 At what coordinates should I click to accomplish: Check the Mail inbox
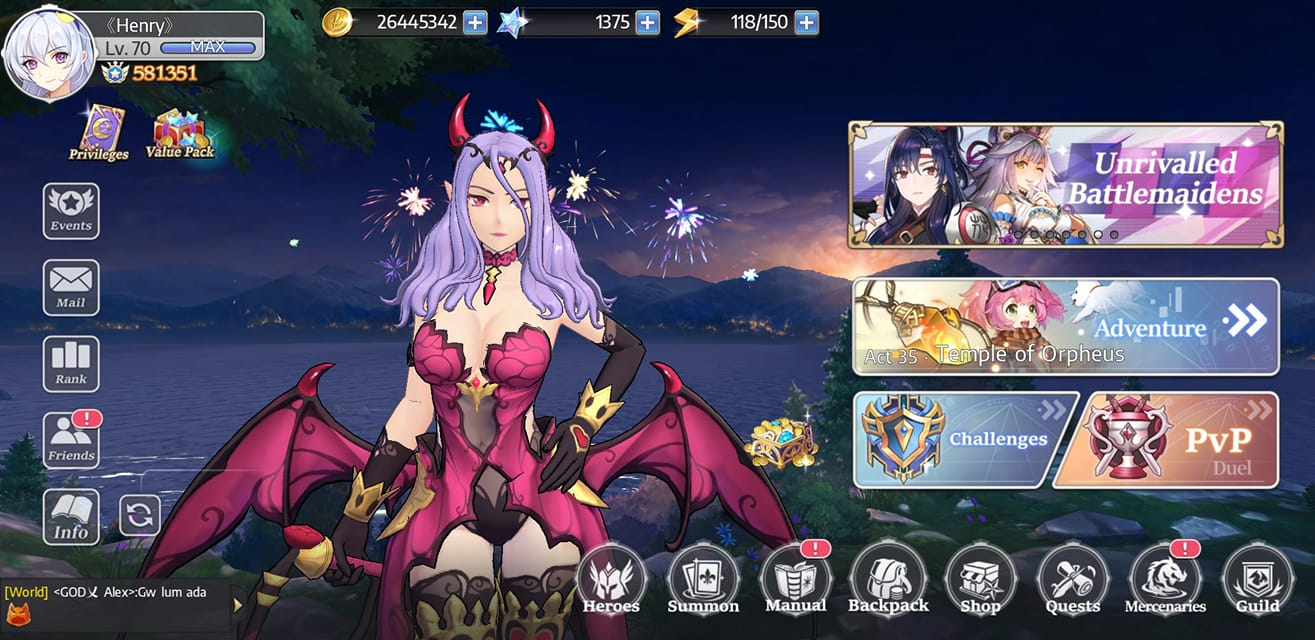[71, 287]
